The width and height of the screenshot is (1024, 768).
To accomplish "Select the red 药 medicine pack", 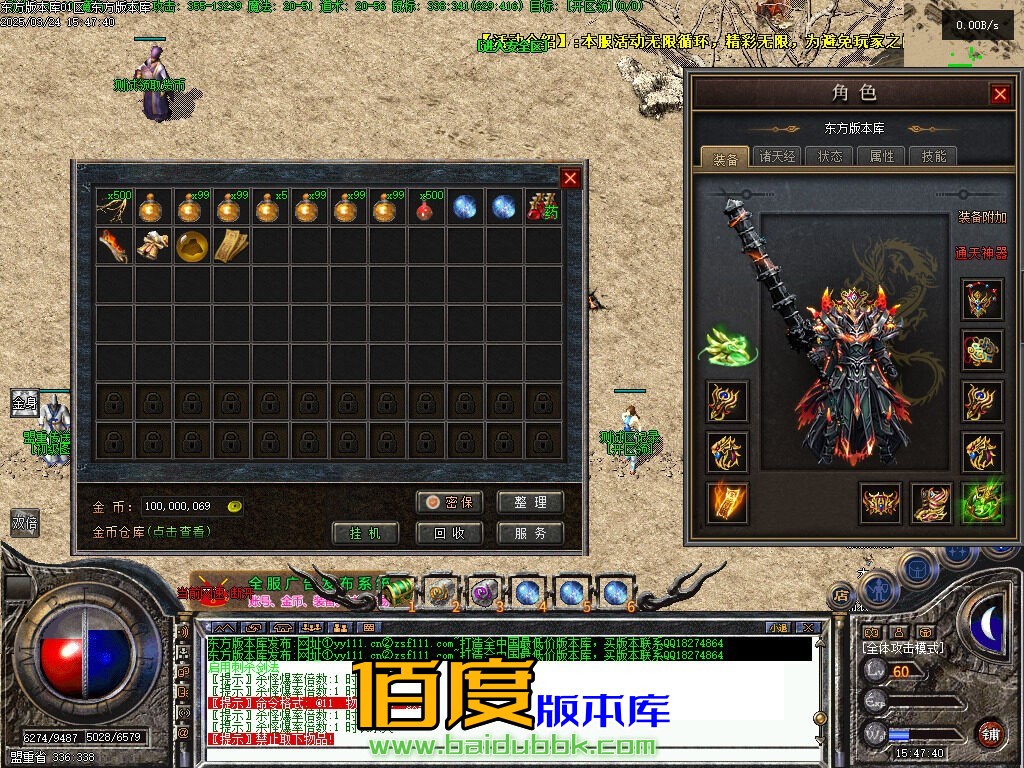I will tap(544, 207).
